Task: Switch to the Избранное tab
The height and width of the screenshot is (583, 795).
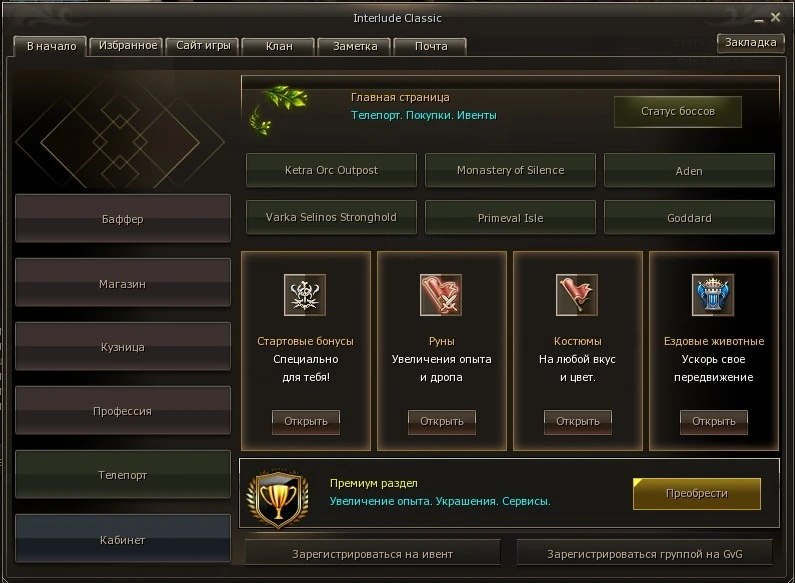Action: pos(125,46)
